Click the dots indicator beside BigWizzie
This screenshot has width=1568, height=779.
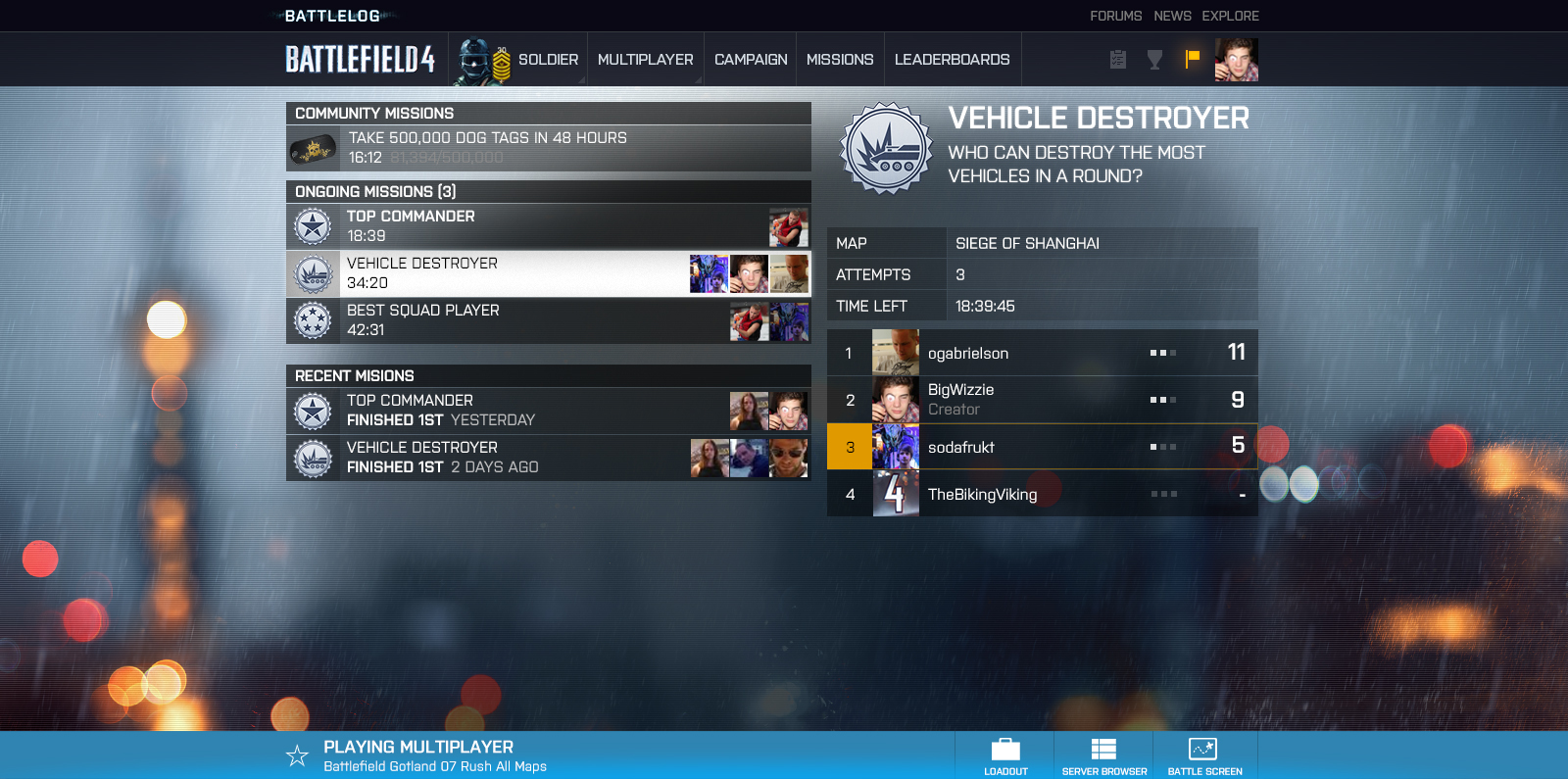tap(1163, 400)
